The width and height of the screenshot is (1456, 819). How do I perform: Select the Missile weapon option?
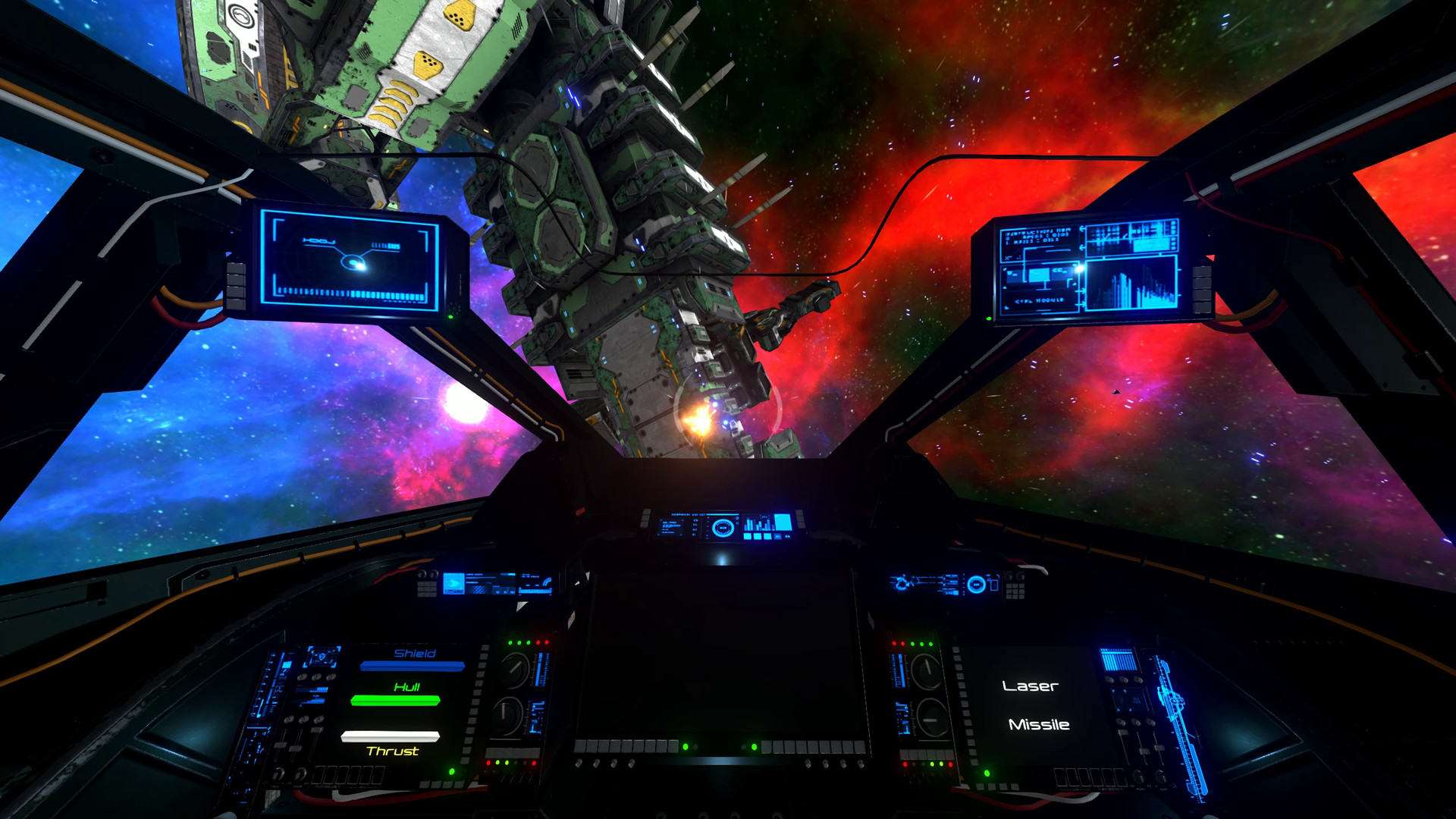coord(1039,725)
